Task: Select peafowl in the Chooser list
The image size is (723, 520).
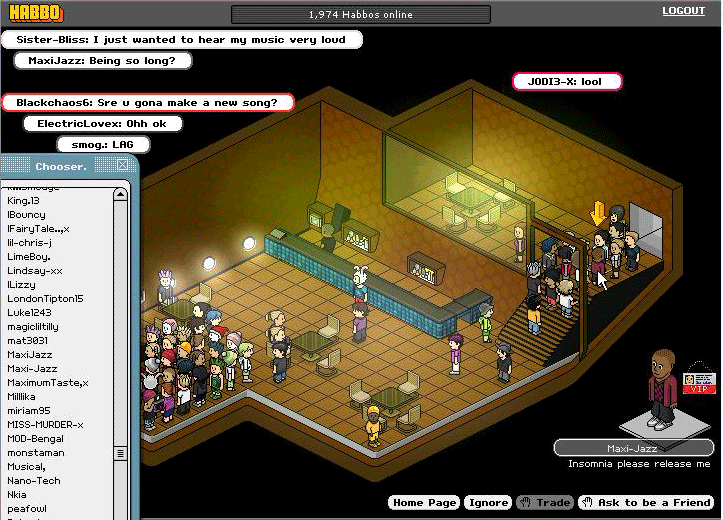Action: (27, 509)
